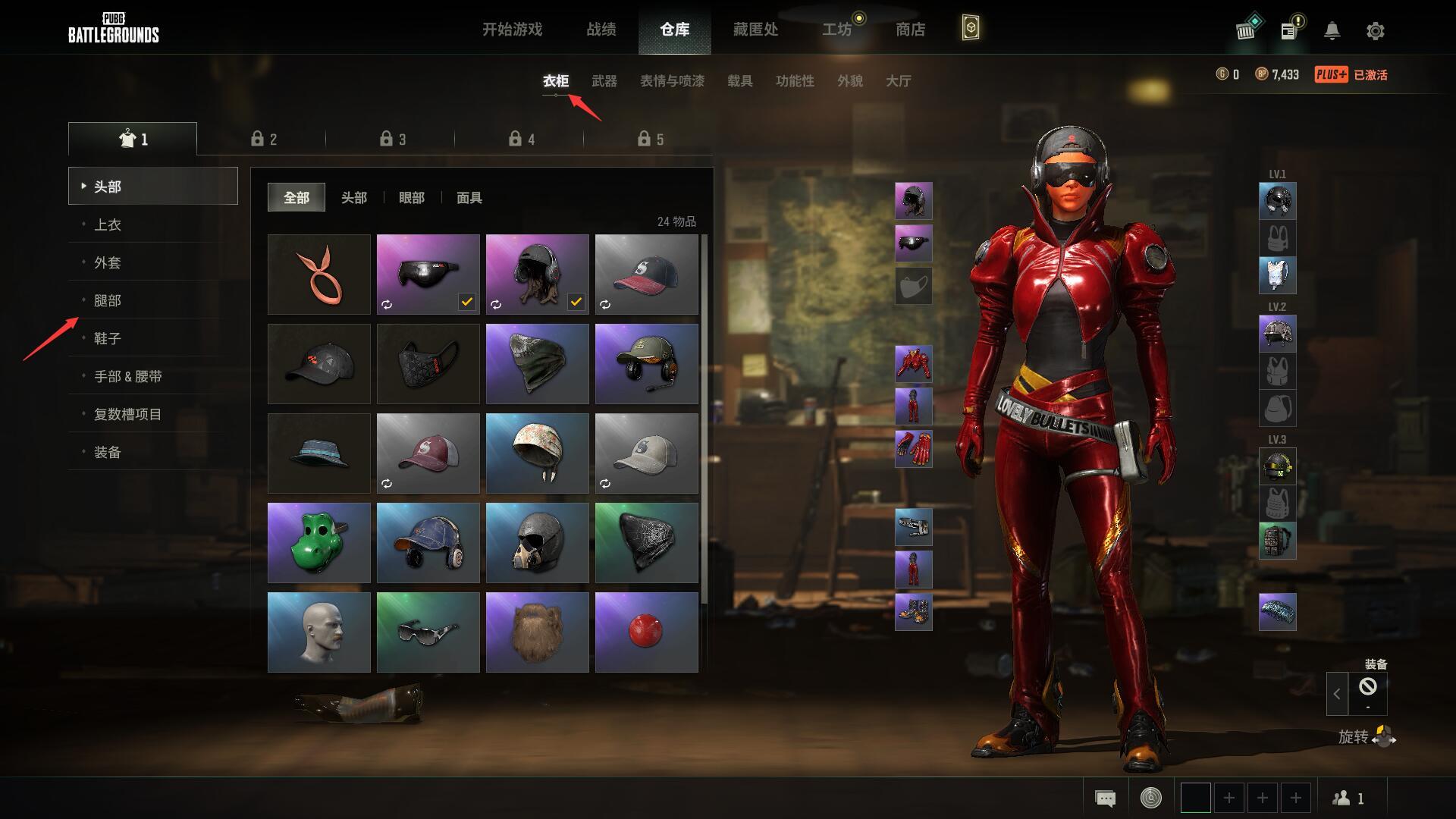Viewport: 1456px width, 819px height.
Task: Filter items by 面具 masks
Action: [x=469, y=198]
